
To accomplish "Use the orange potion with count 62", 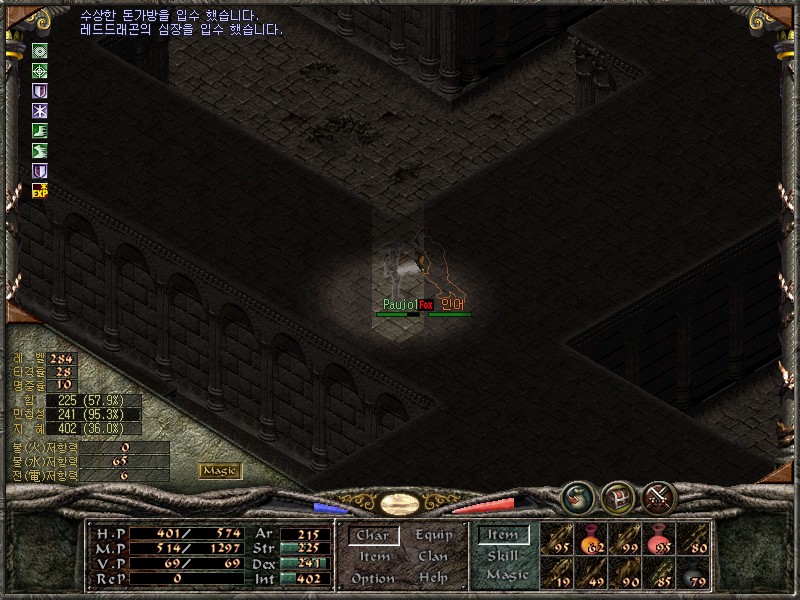I will pos(591,539).
